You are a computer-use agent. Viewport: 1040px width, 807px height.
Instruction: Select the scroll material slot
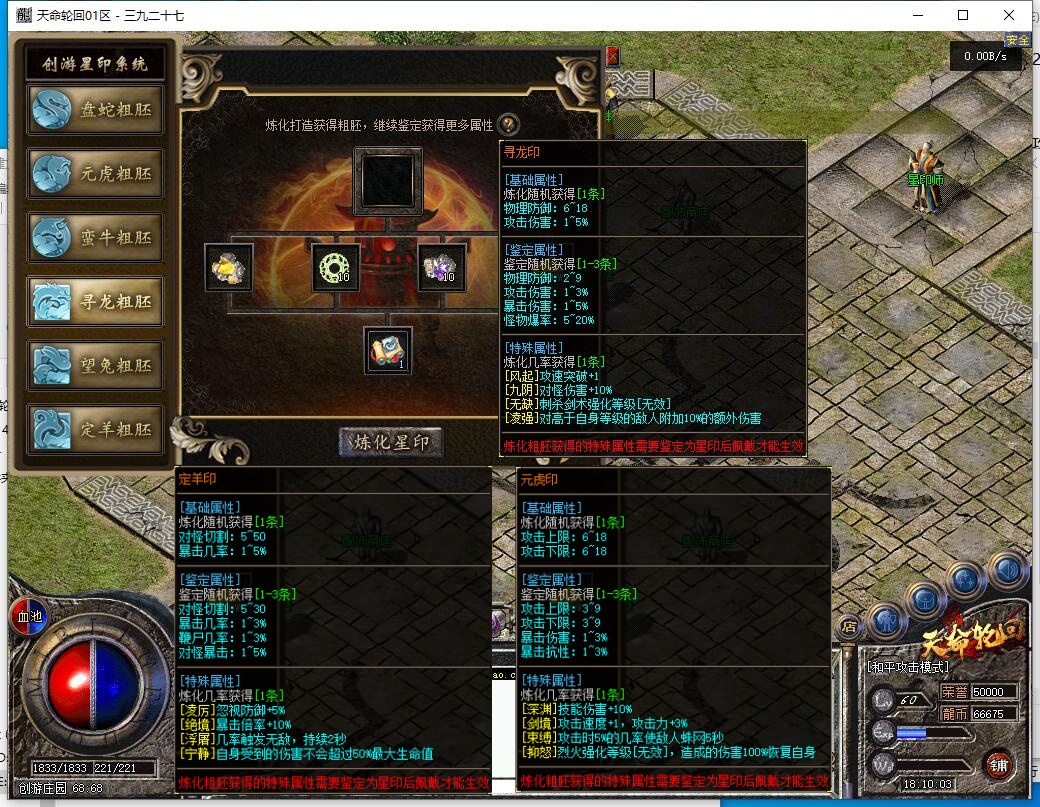point(388,351)
